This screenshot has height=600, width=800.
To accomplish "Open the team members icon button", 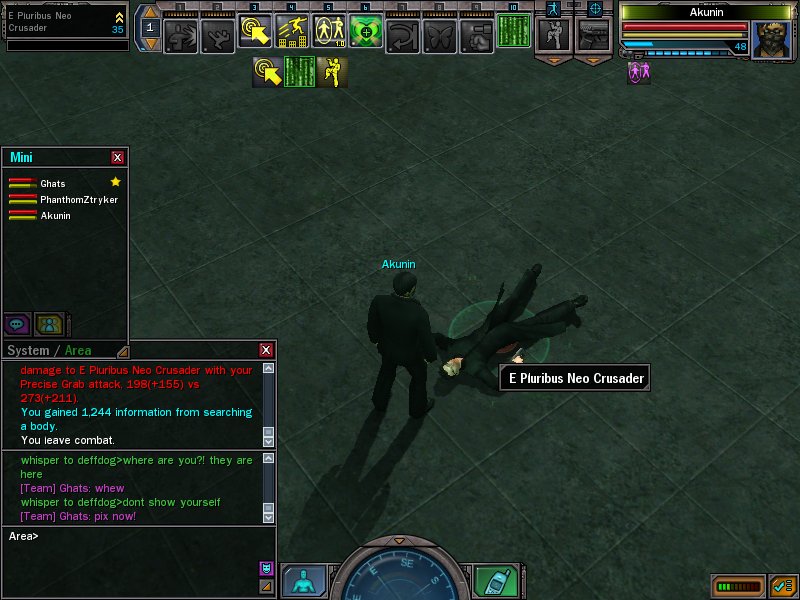I will (x=49, y=323).
